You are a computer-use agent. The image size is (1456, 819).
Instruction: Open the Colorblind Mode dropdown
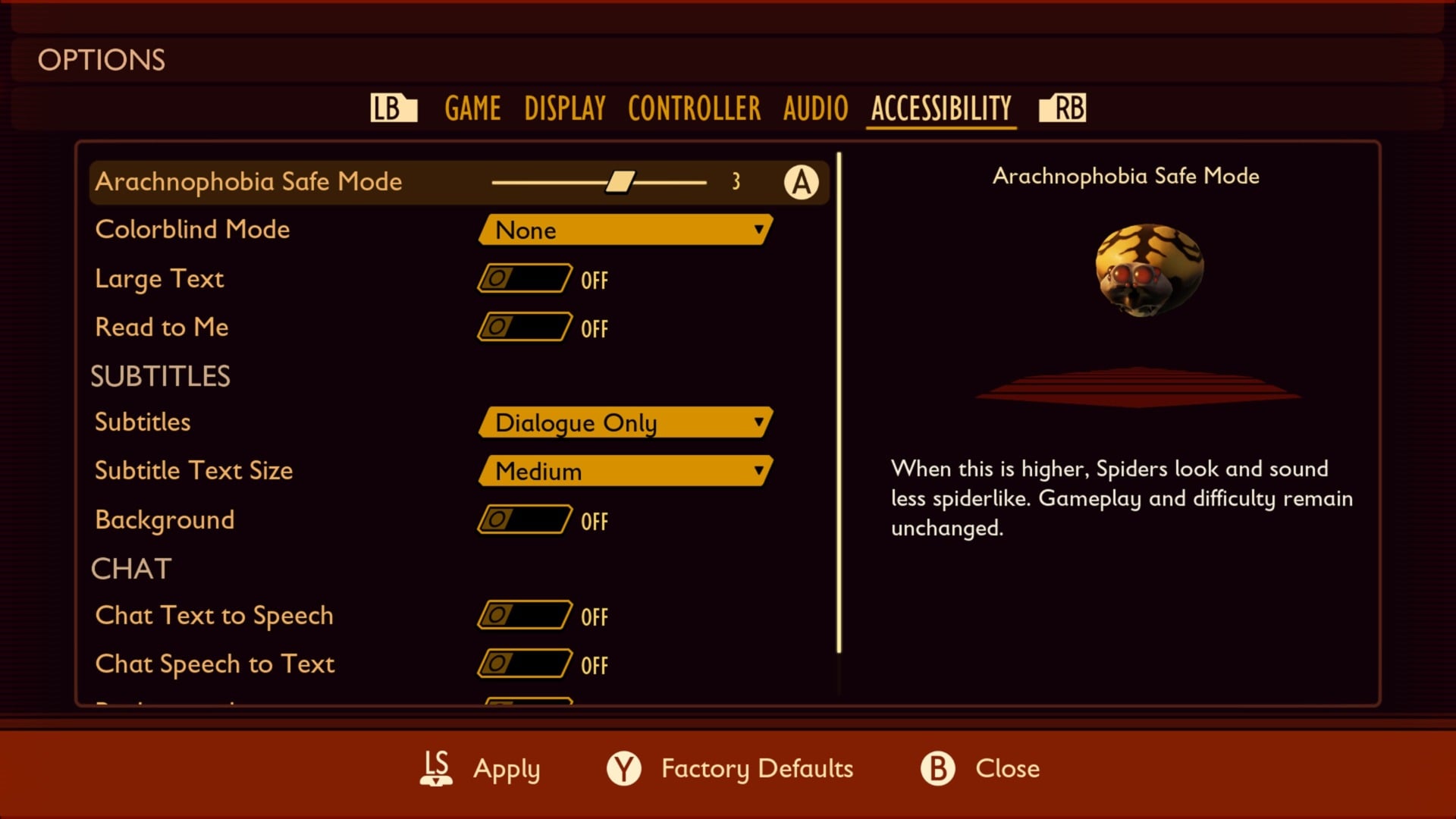click(626, 230)
